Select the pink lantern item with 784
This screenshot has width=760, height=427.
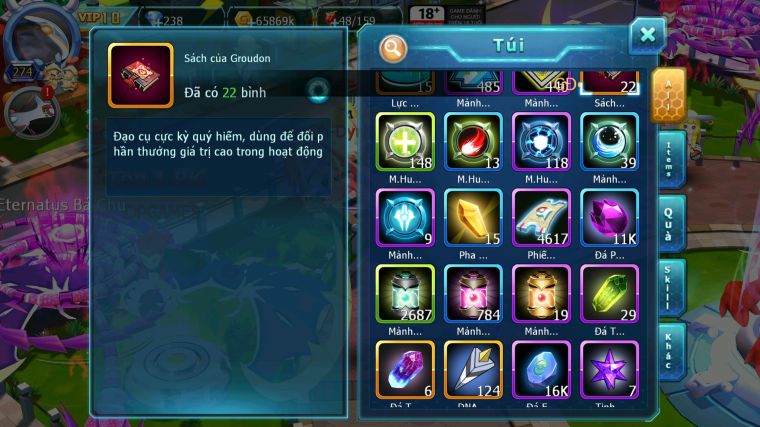(x=473, y=294)
